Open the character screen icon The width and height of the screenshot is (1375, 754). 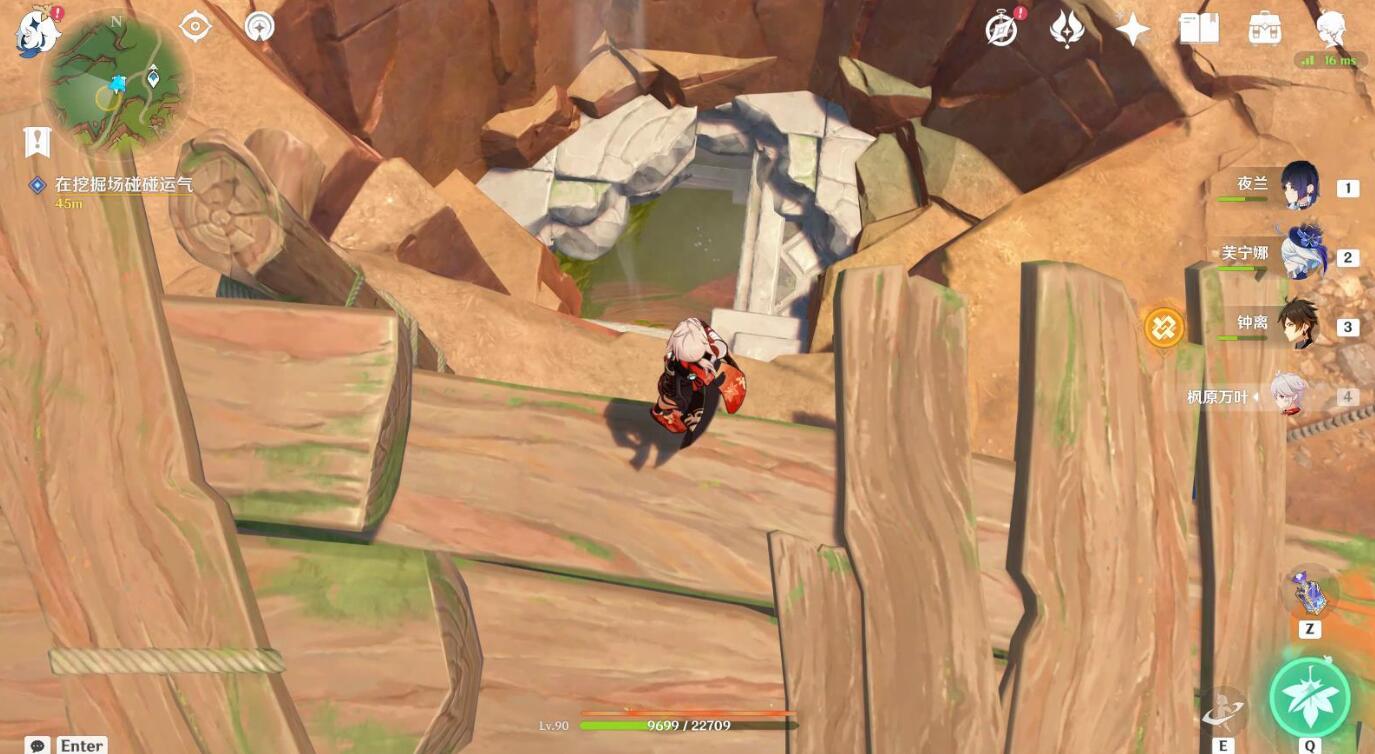point(1331,27)
